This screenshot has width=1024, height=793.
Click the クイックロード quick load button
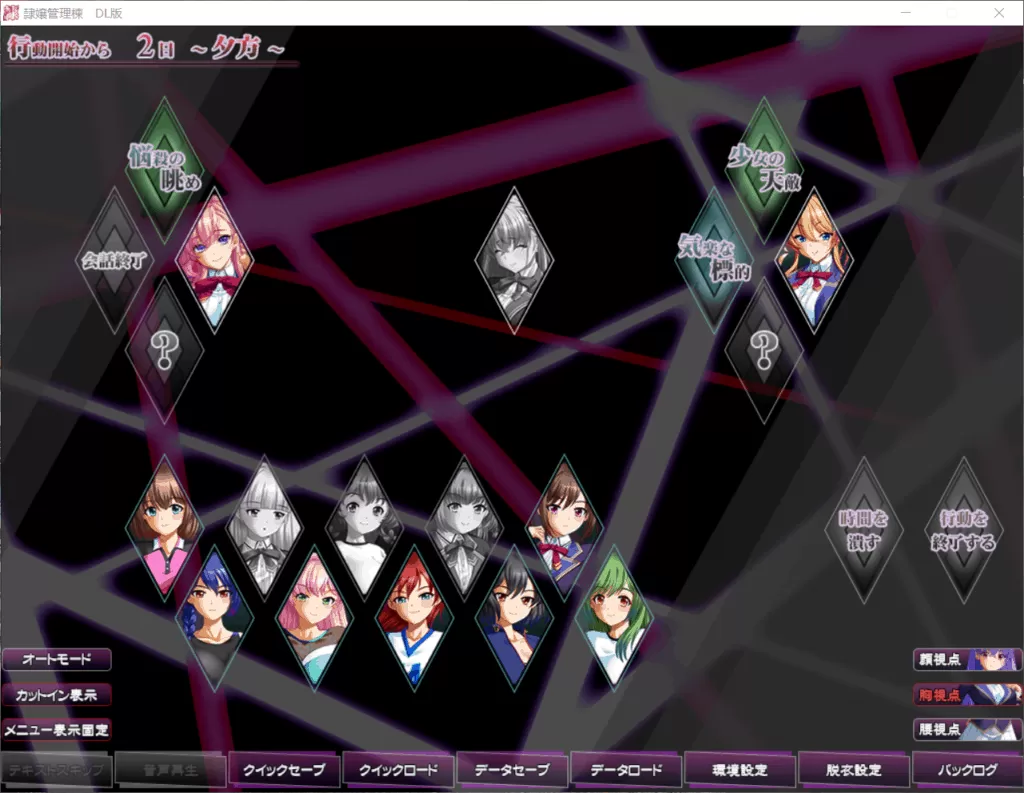coord(398,770)
